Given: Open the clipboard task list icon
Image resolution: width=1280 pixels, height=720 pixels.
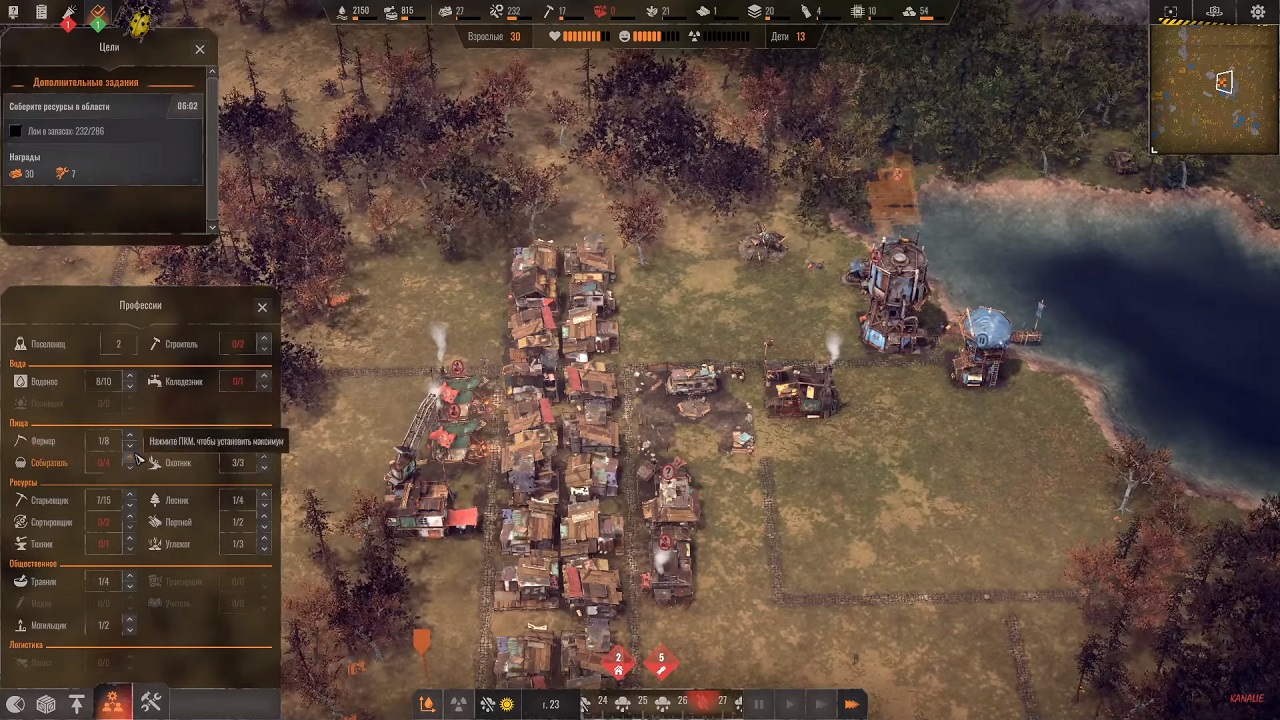Looking at the screenshot, I should pyautogui.click(x=41, y=12).
